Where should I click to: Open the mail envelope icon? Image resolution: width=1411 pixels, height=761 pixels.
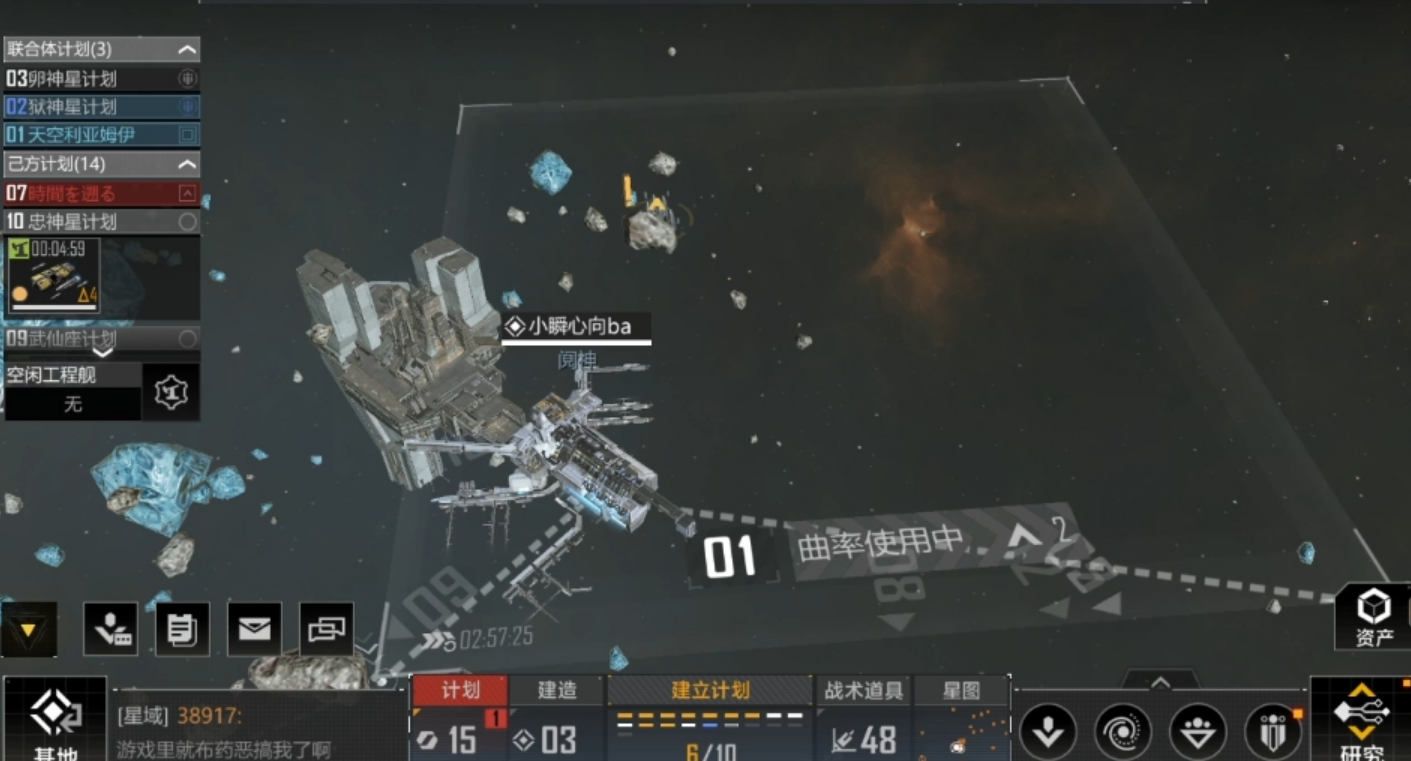coord(254,629)
